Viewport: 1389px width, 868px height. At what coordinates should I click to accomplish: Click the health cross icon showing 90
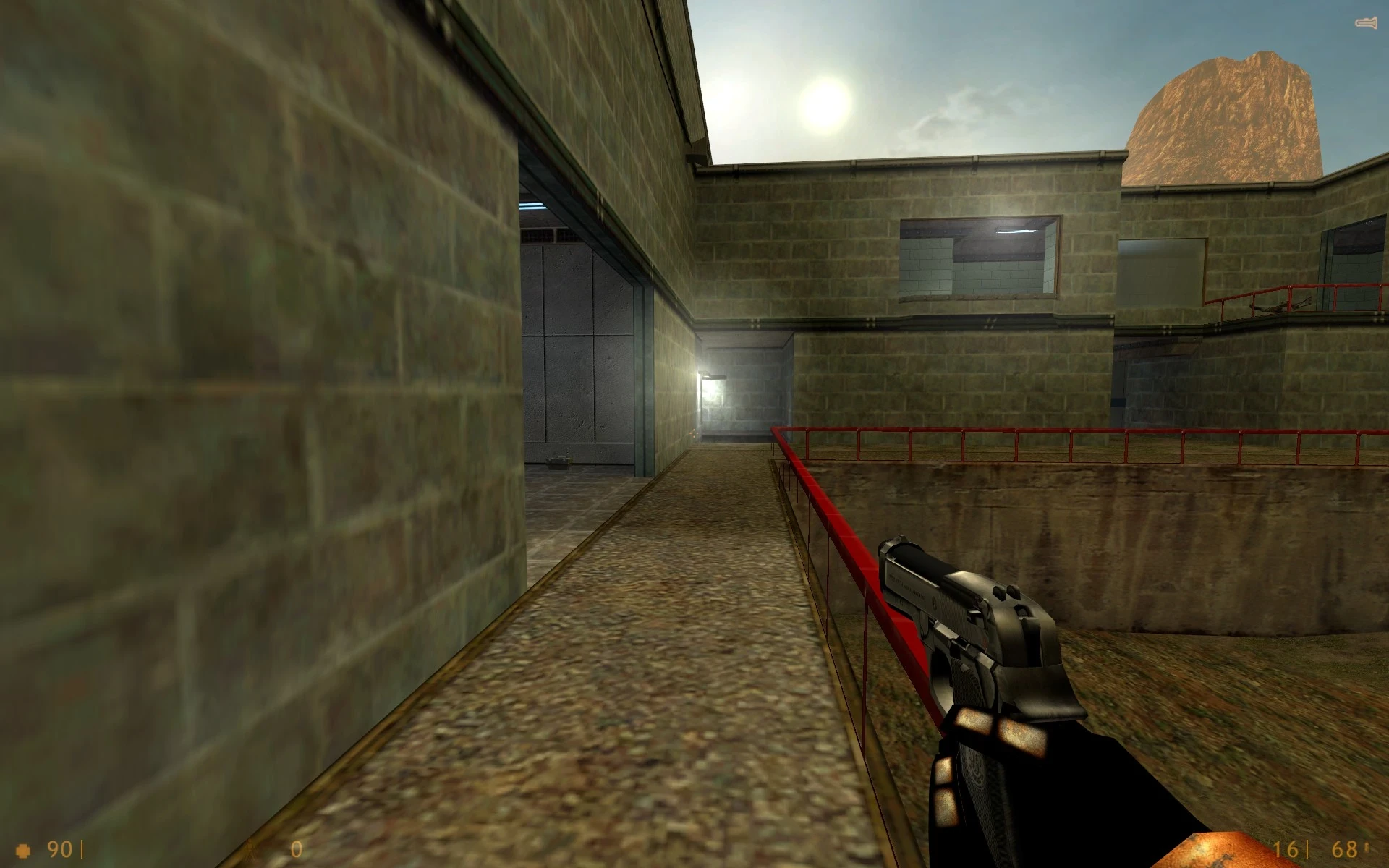point(23,850)
